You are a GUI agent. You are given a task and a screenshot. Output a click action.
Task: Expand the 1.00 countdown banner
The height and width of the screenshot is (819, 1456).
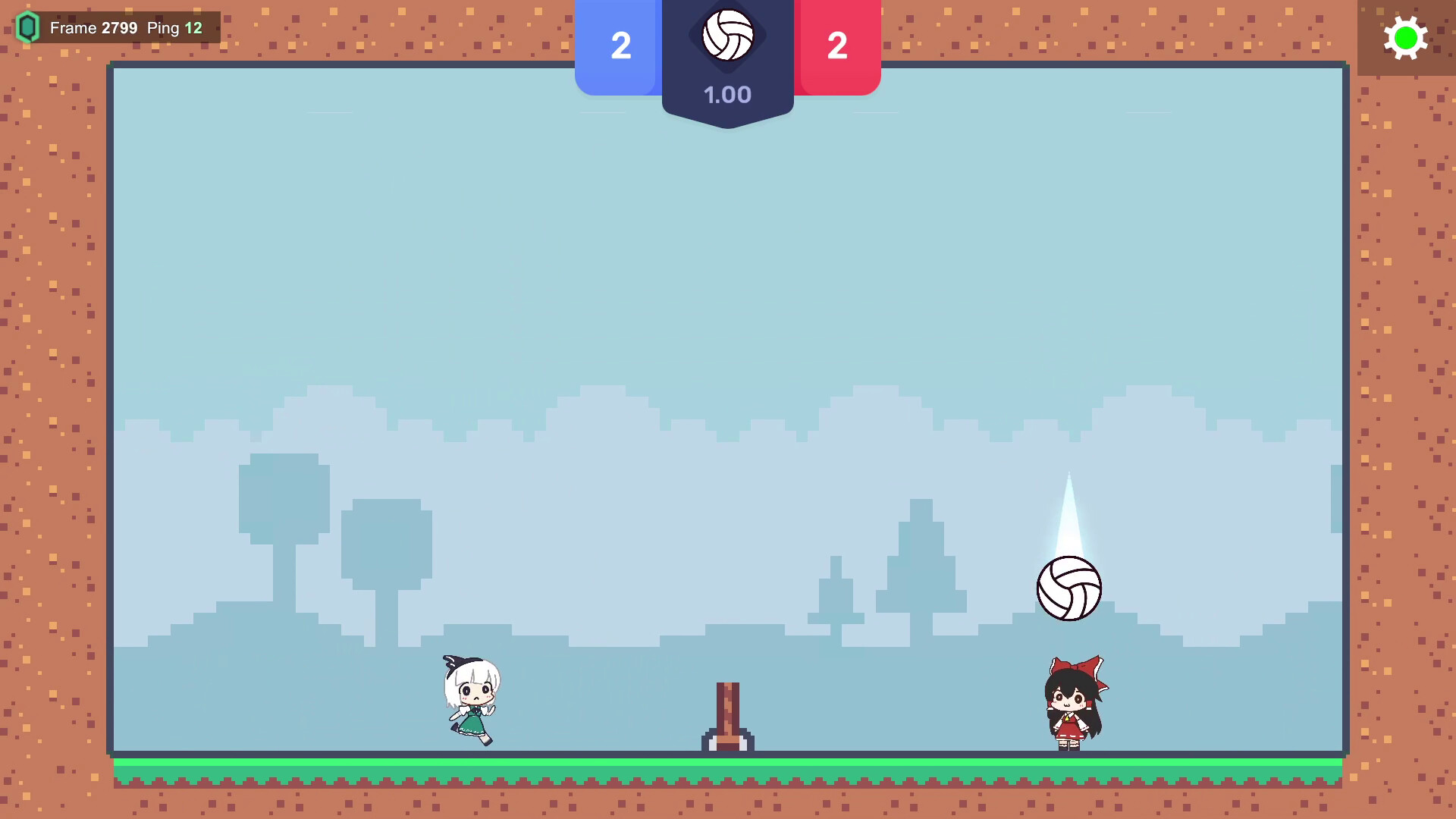pyautogui.click(x=728, y=95)
